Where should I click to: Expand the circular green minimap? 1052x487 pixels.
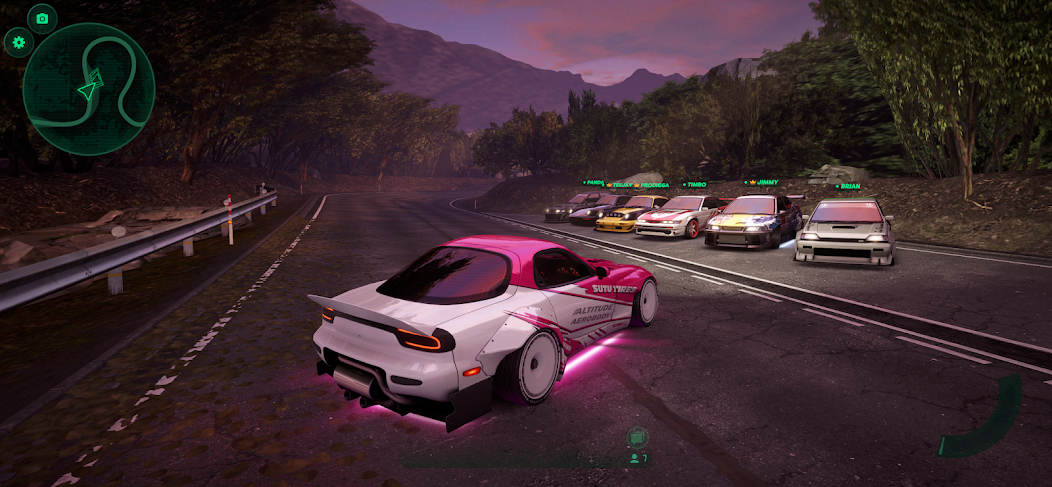tap(89, 89)
